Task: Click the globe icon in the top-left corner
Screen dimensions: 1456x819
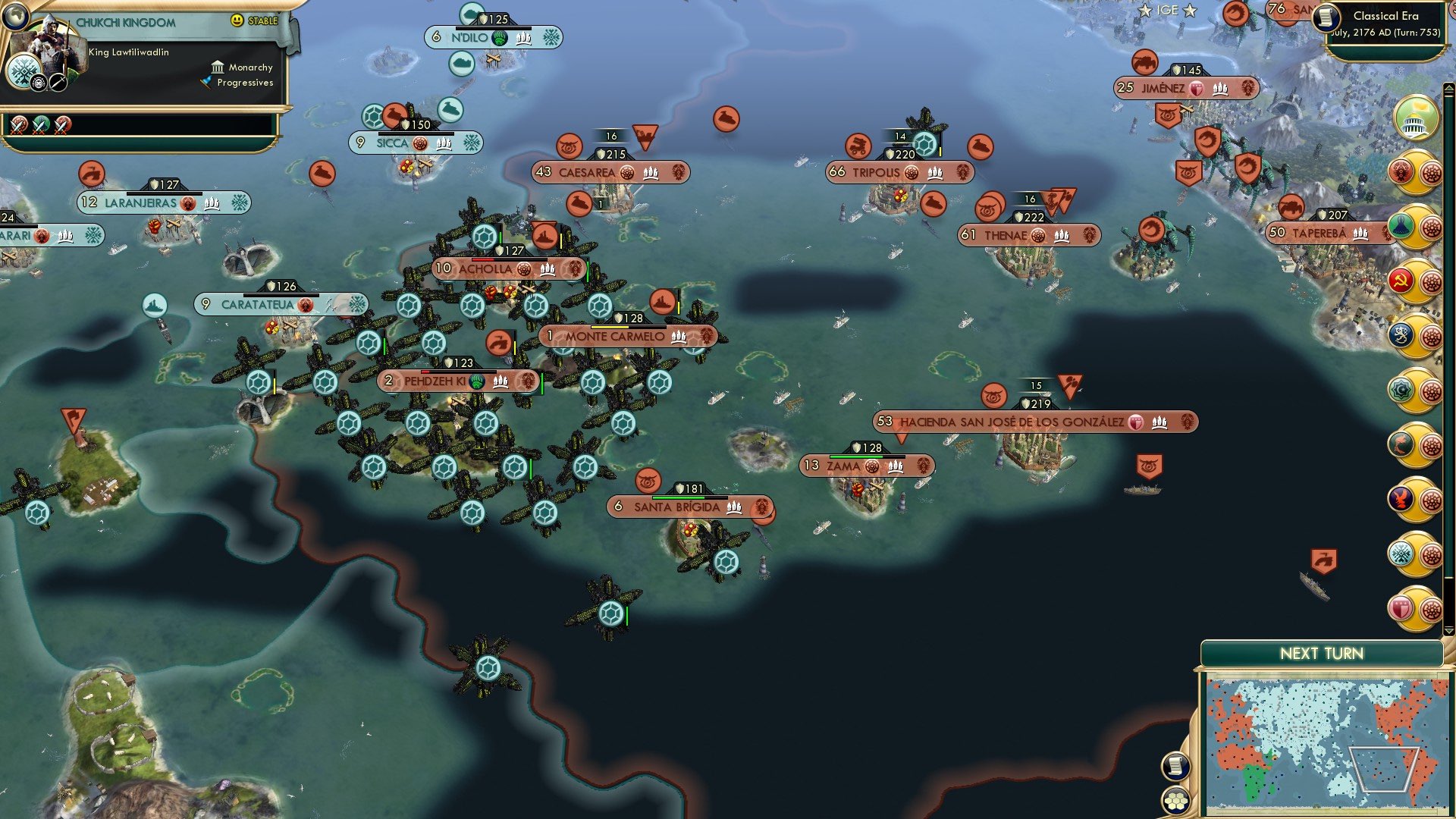Action: click(x=15, y=17)
